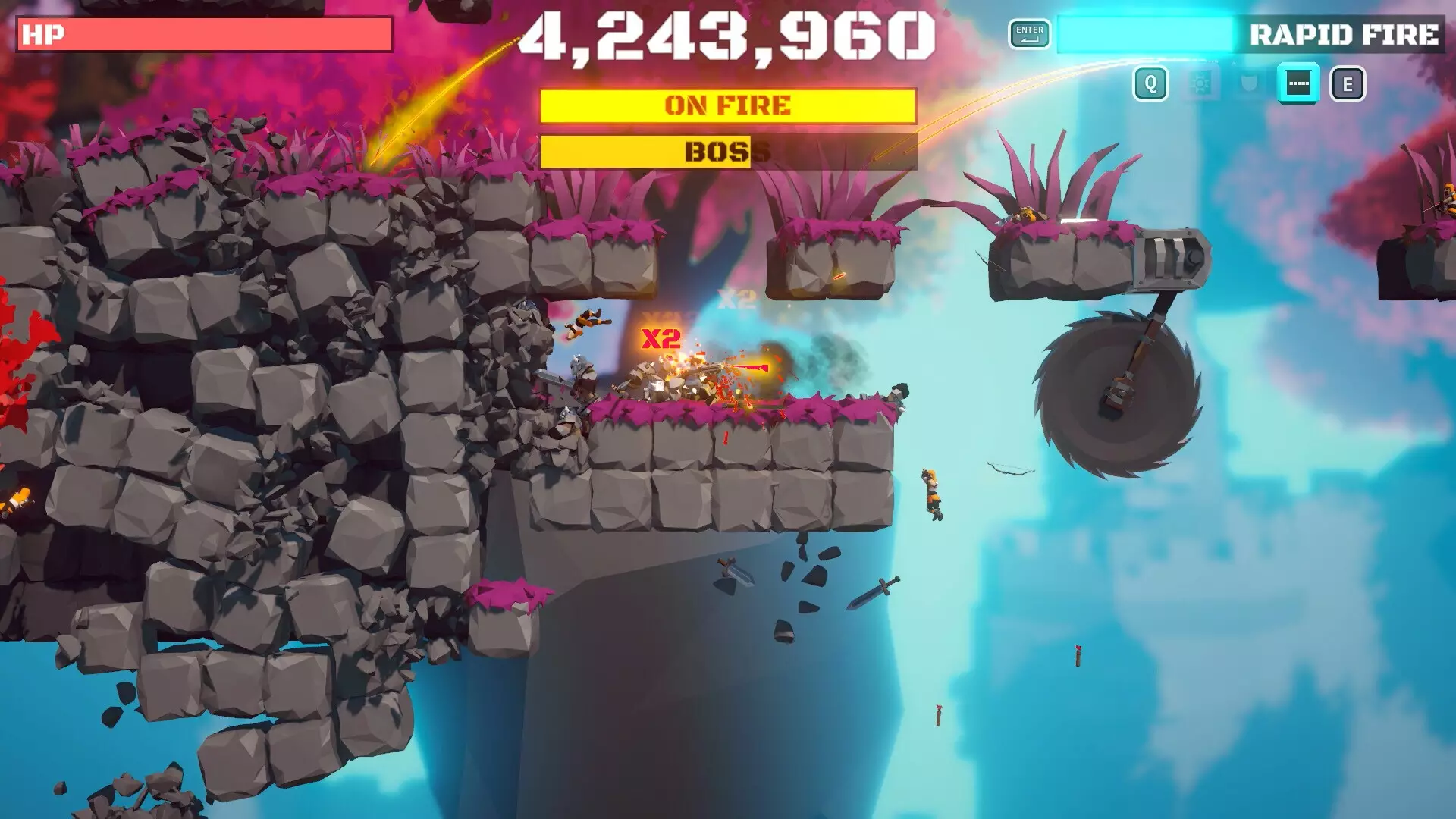The height and width of the screenshot is (819, 1456).
Task: Open the score counter display
Action: coord(728,34)
